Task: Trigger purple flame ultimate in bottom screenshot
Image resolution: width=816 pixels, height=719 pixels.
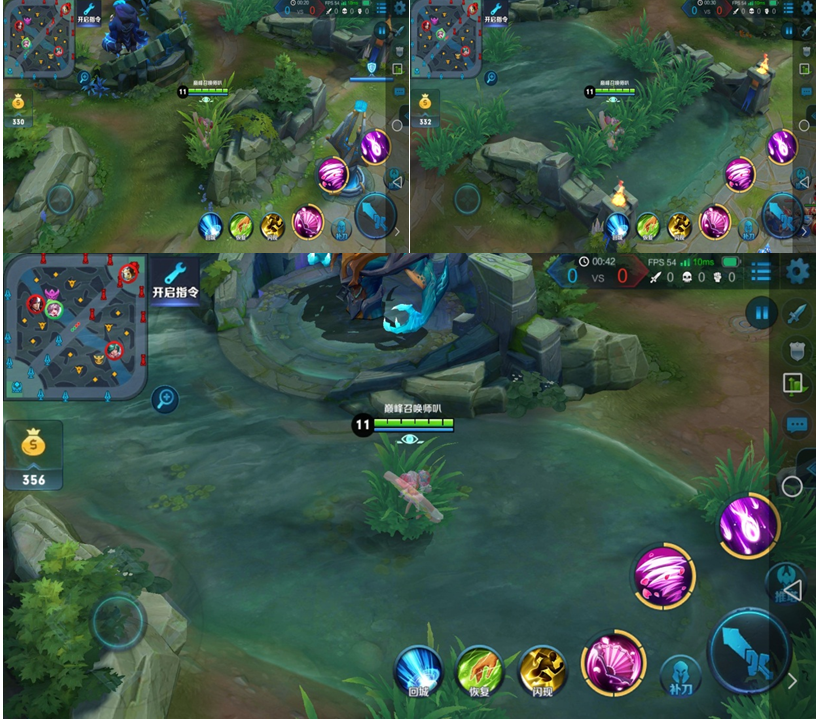Action: pos(749,525)
